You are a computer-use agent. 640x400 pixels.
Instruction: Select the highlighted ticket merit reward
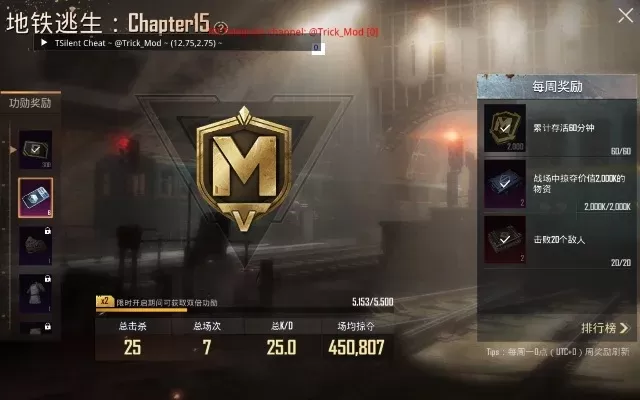click(35, 197)
